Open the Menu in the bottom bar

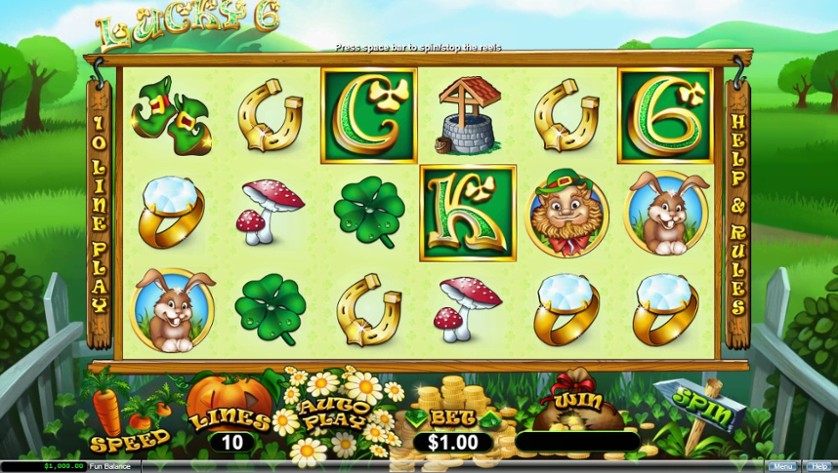coord(781,466)
